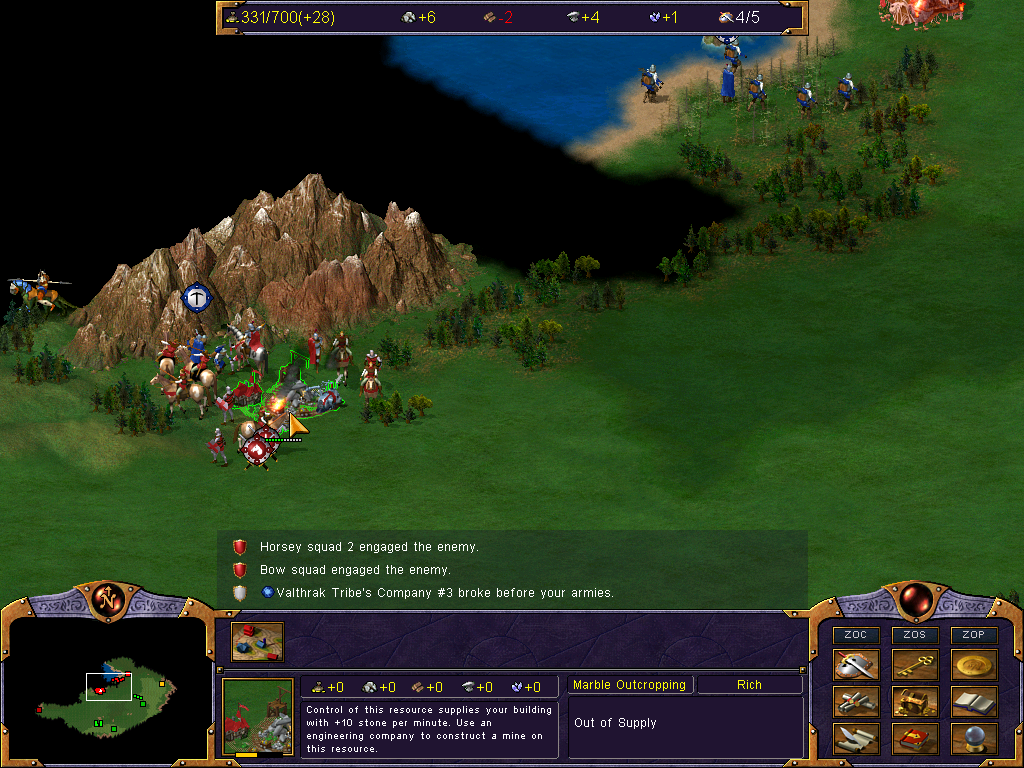Select the quill and scroll icon
The image size is (1024, 768).
[x=856, y=739]
